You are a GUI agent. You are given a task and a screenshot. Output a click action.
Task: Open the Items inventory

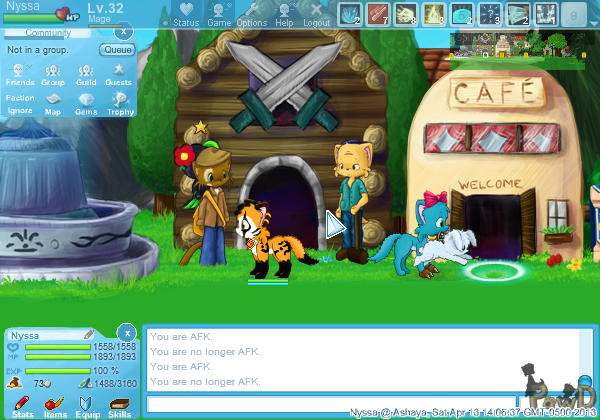(x=54, y=405)
